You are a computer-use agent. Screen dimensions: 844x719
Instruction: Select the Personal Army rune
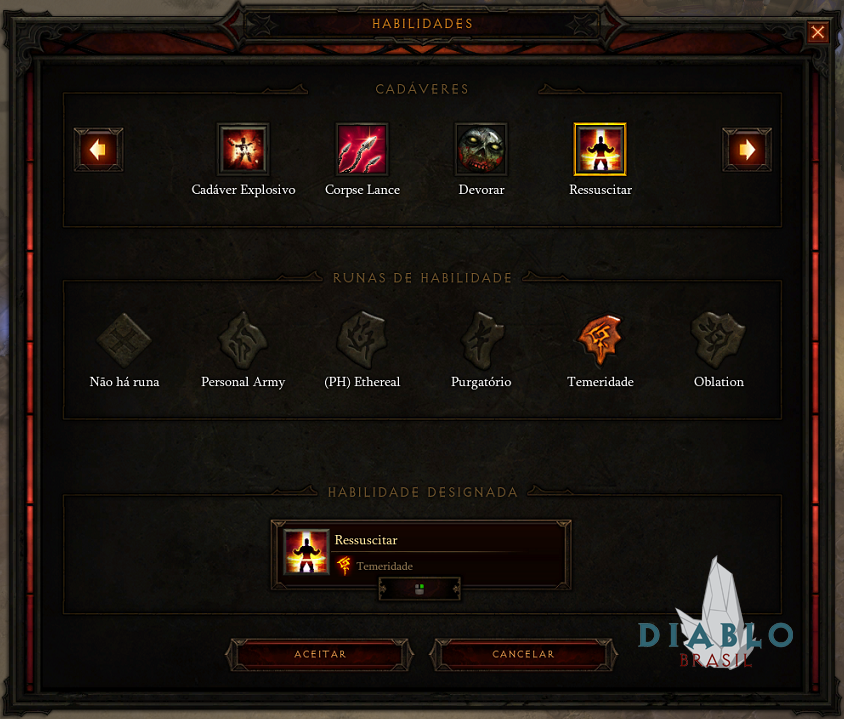click(x=243, y=341)
